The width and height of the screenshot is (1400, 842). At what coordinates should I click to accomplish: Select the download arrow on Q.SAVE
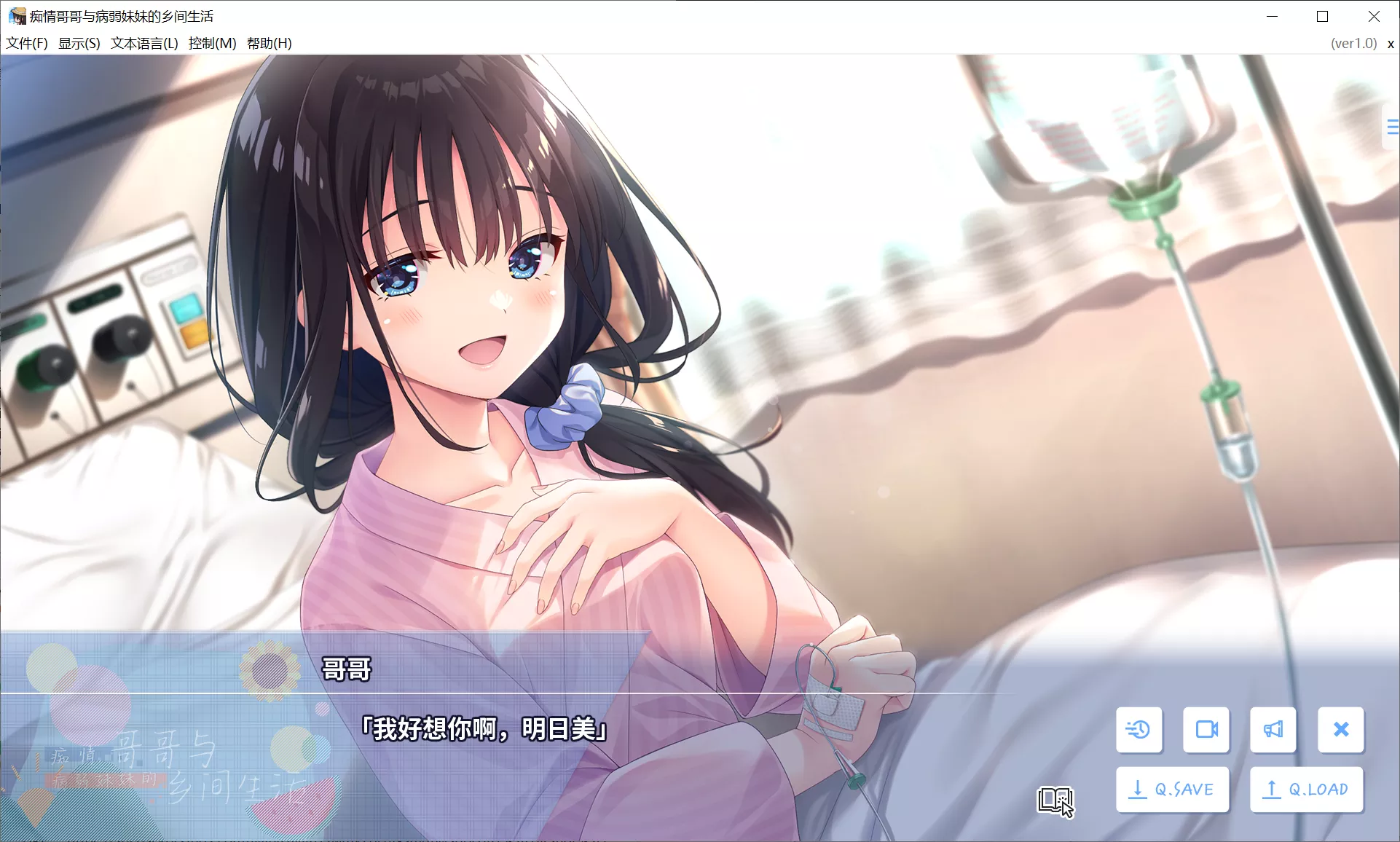(x=1139, y=789)
